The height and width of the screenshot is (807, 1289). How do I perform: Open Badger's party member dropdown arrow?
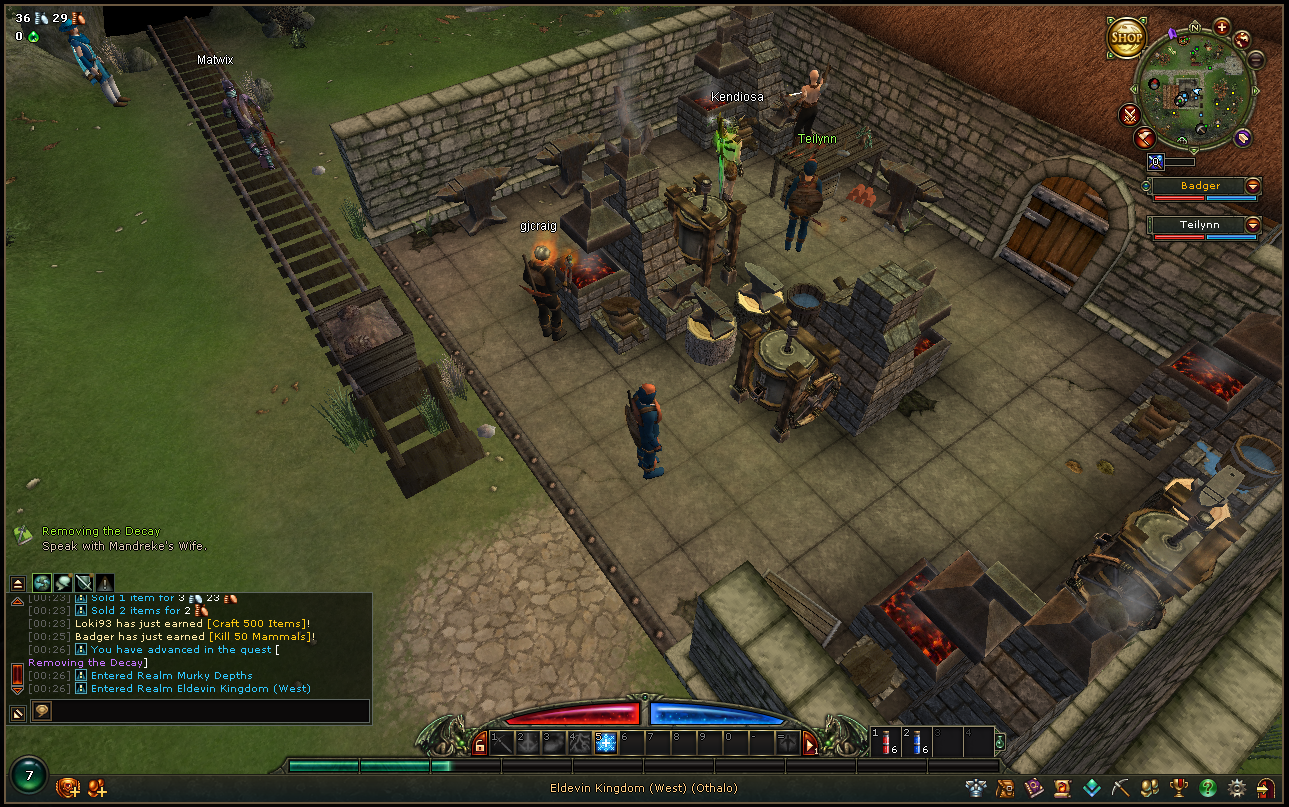(1252, 186)
